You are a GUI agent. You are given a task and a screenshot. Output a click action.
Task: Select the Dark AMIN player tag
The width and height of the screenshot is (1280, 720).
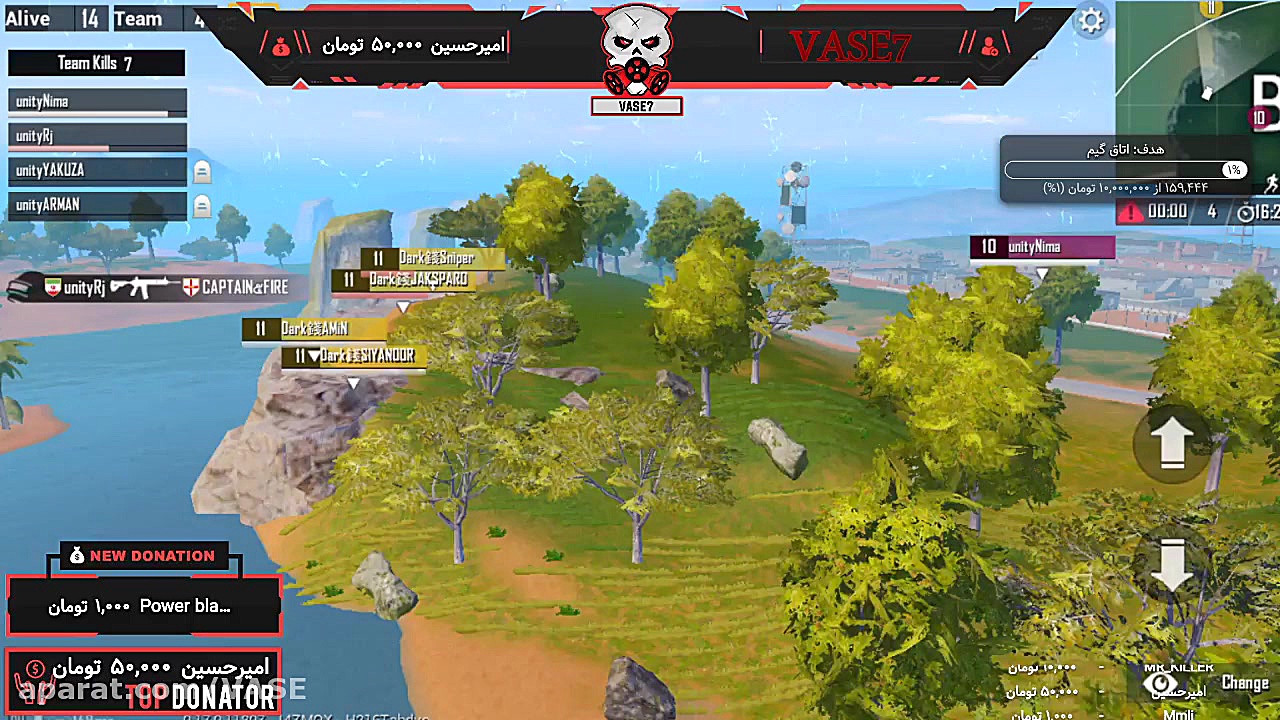[313, 328]
